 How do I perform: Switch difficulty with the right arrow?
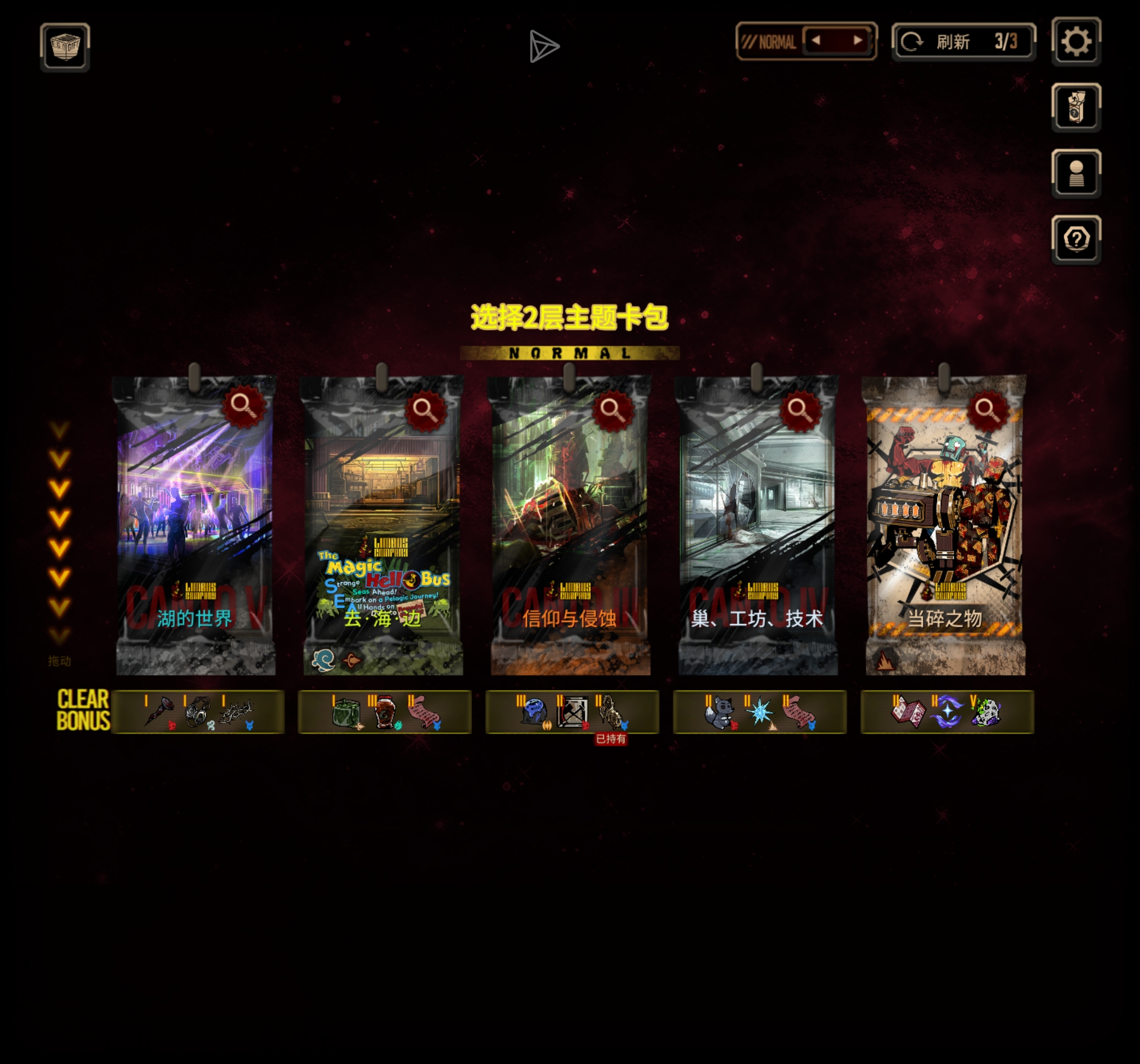pyautogui.click(x=857, y=41)
